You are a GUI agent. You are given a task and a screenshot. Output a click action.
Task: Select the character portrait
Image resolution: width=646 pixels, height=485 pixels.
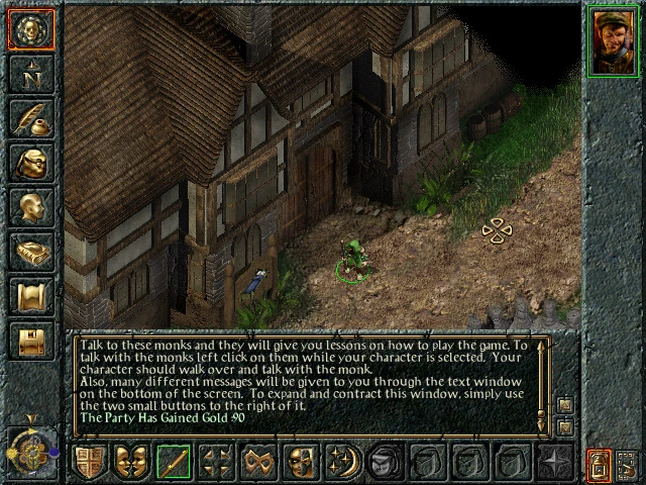coord(613,42)
